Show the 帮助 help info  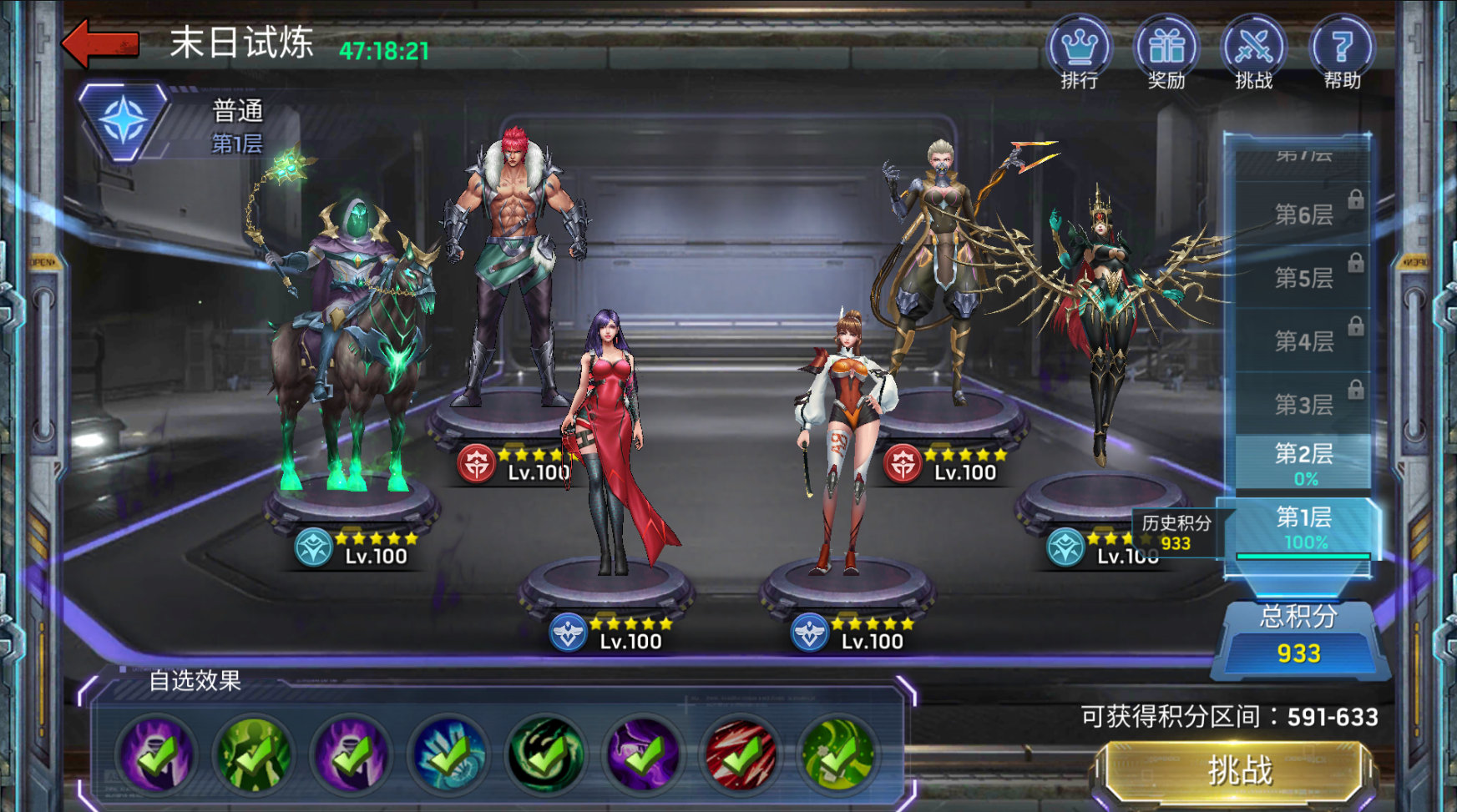pos(1342,51)
